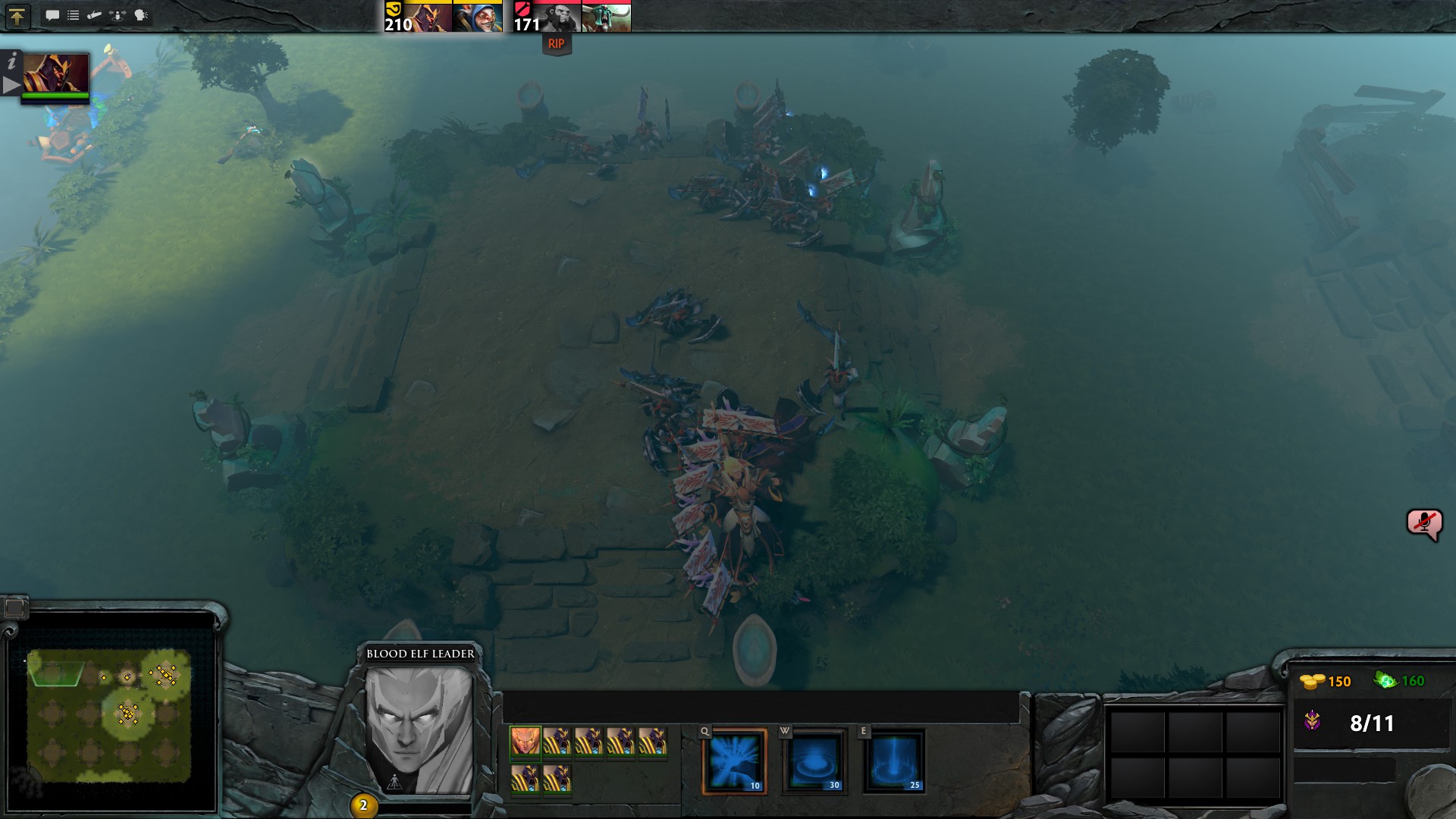This screenshot has height=819, width=1456.
Task: Click the level 2 gold badge
Action: (x=363, y=805)
